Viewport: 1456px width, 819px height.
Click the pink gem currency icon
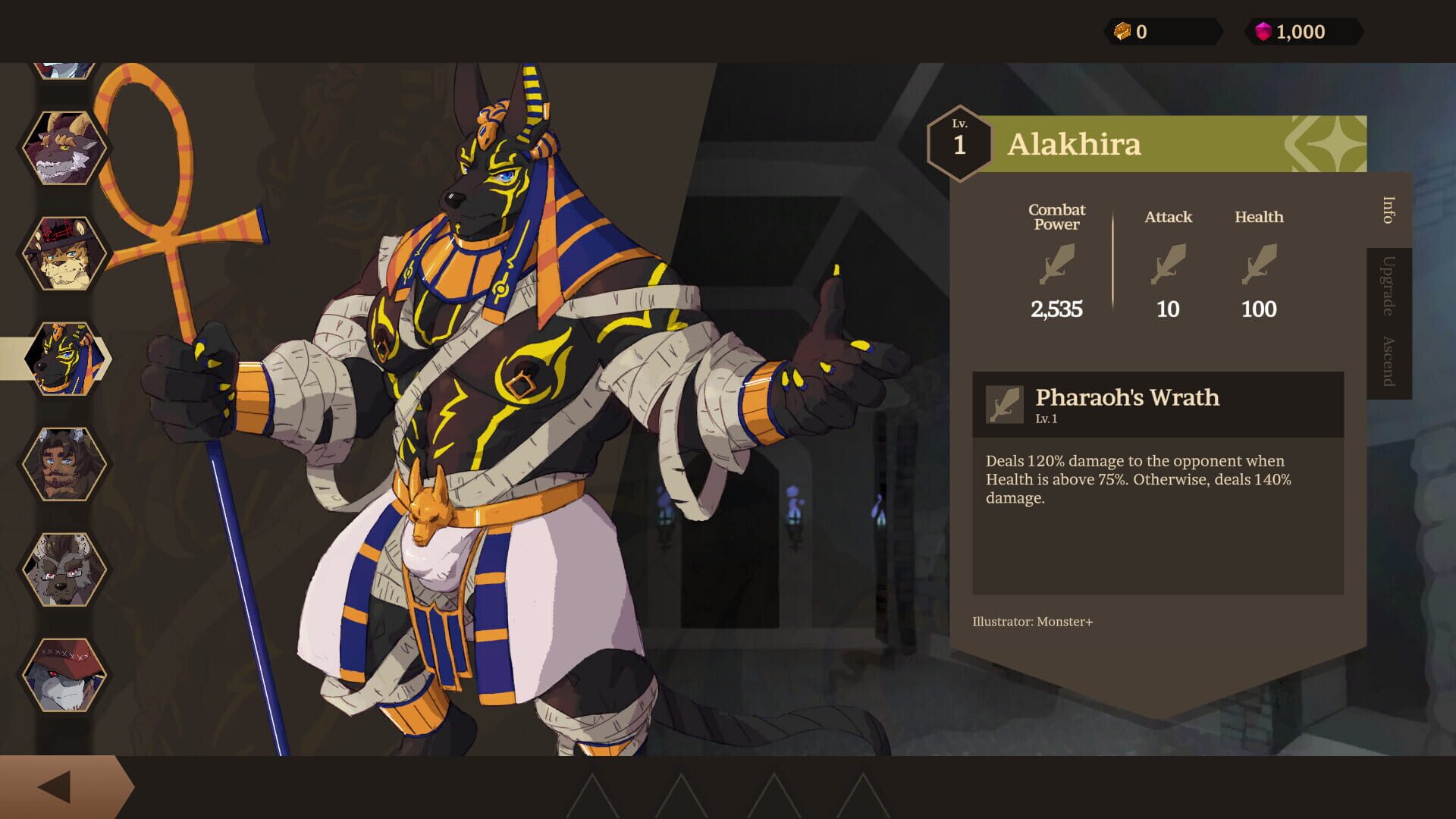(x=1264, y=31)
